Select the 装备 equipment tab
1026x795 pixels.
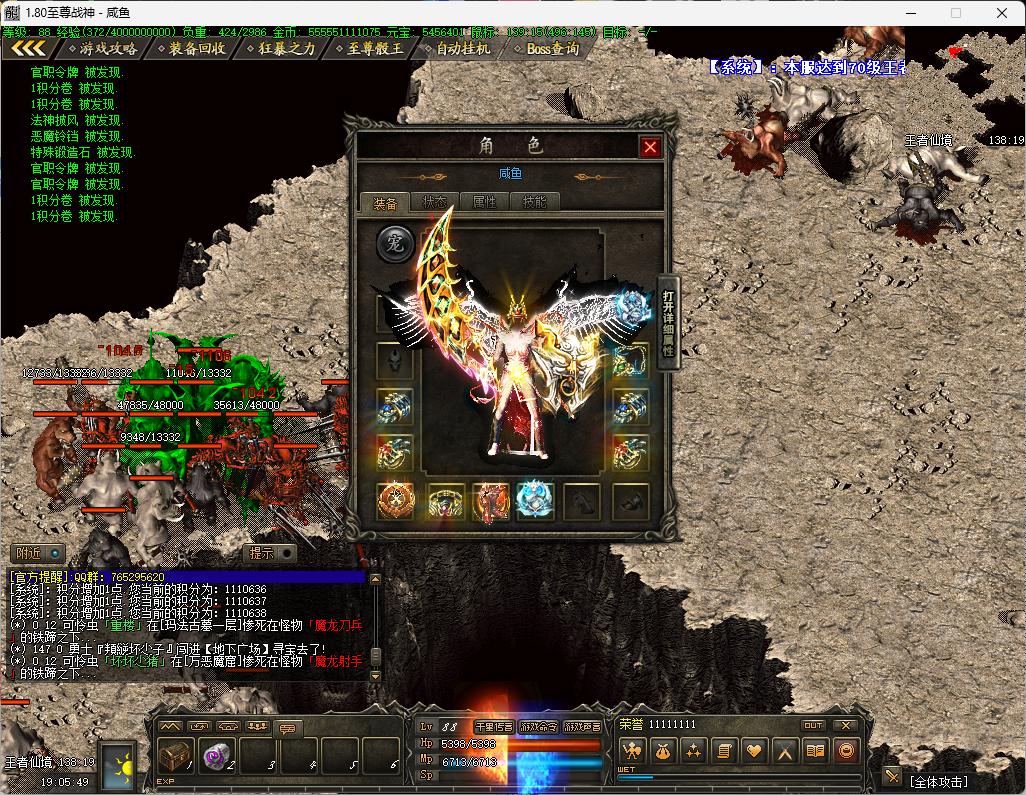(385, 203)
